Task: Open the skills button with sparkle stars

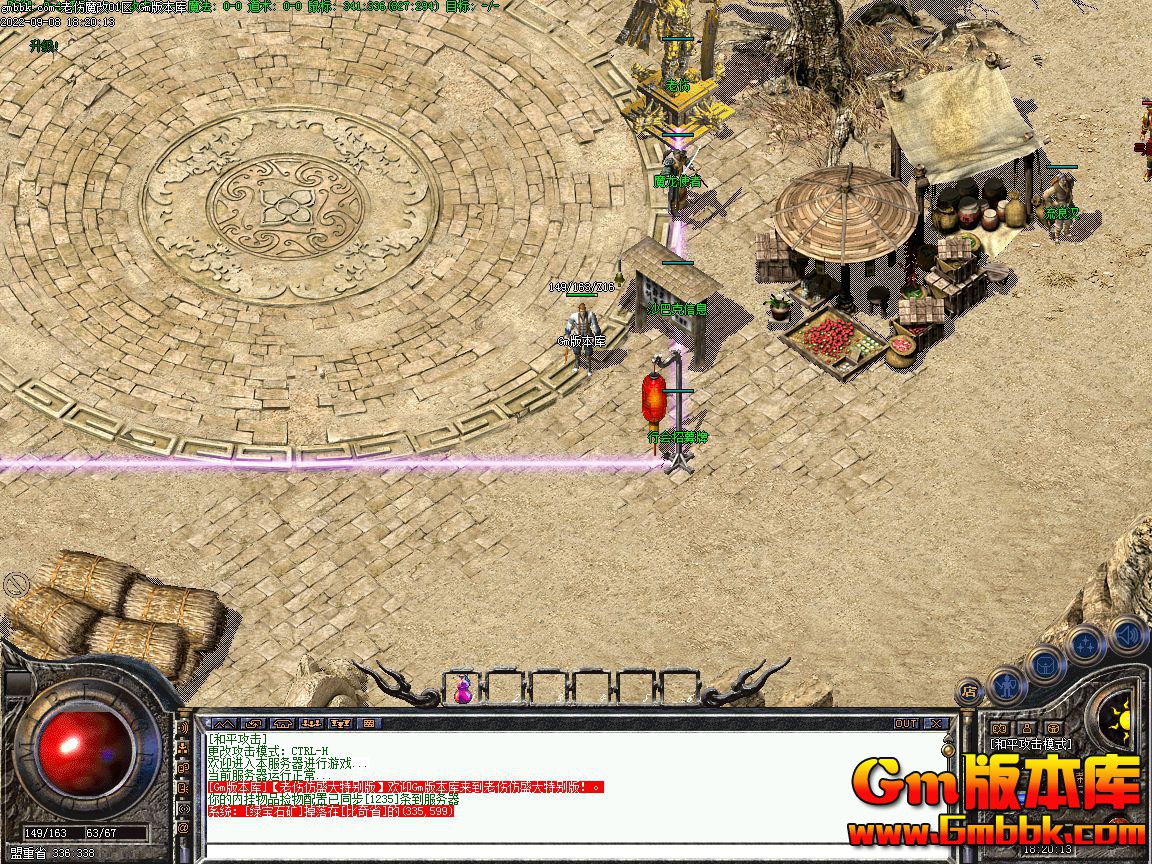Action: [1087, 644]
